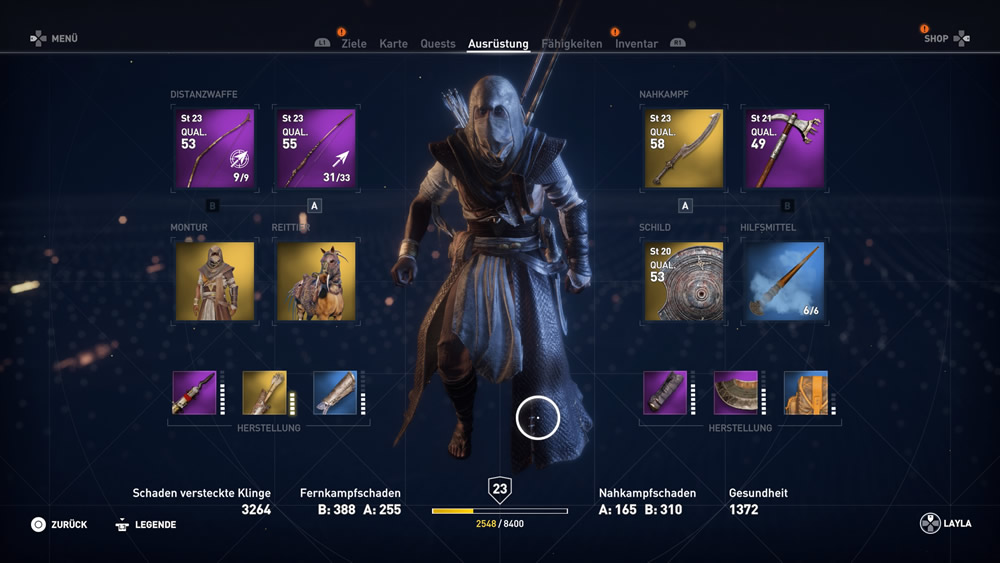The width and height of the screenshot is (1000, 563).
Task: Choose the quality 55 bow with 31/33 arrows
Action: (315, 149)
